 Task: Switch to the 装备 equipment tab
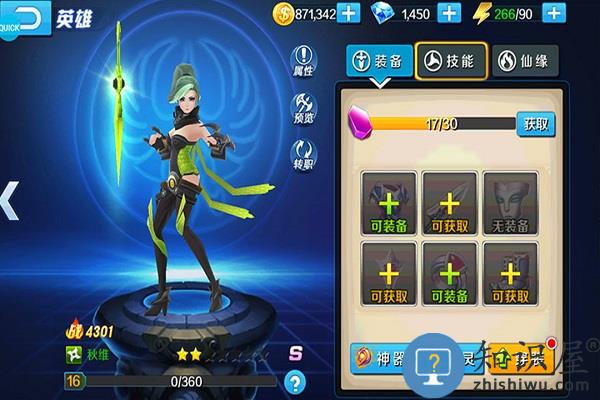(378, 59)
